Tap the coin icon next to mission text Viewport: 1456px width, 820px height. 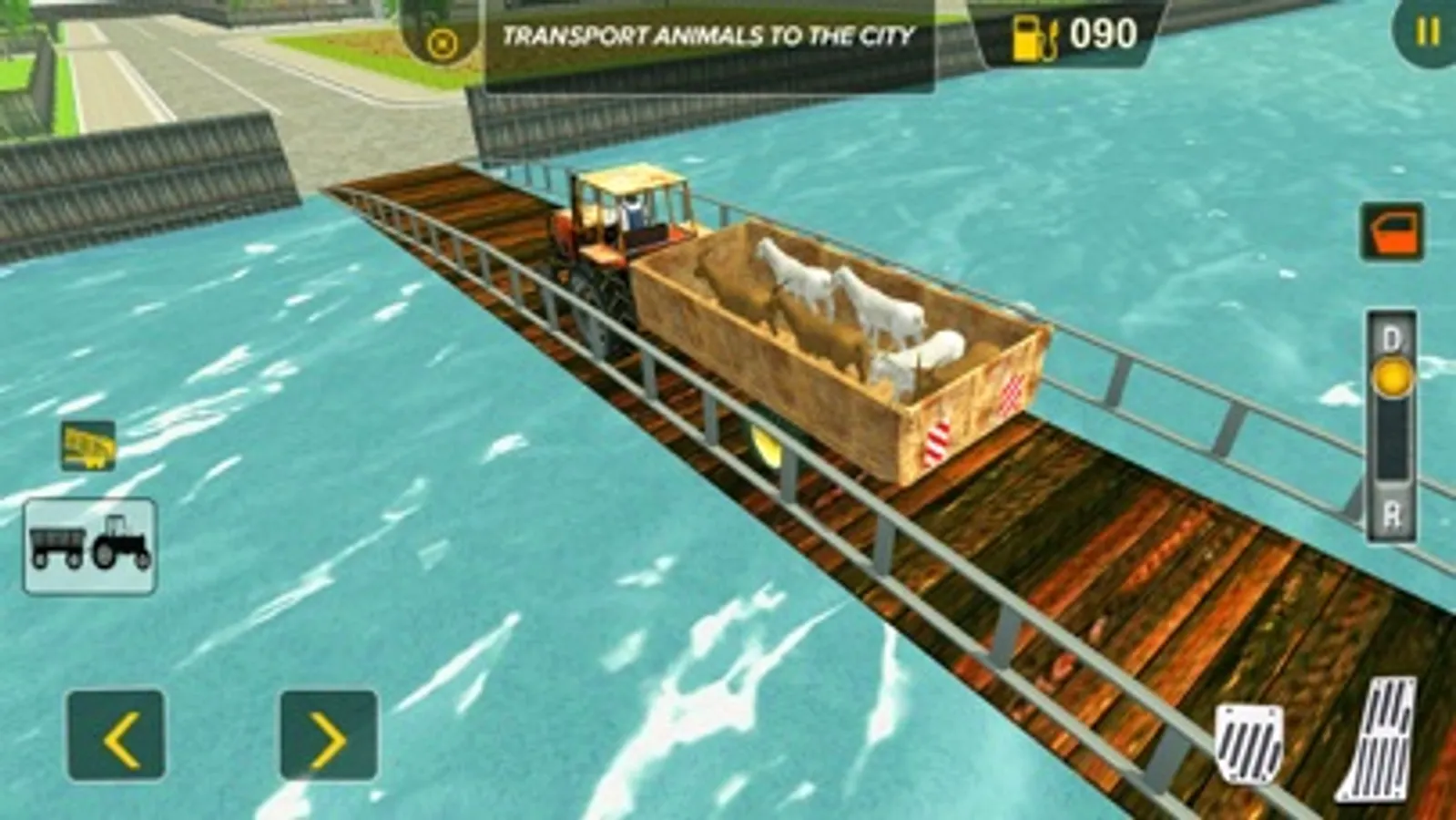point(443,38)
